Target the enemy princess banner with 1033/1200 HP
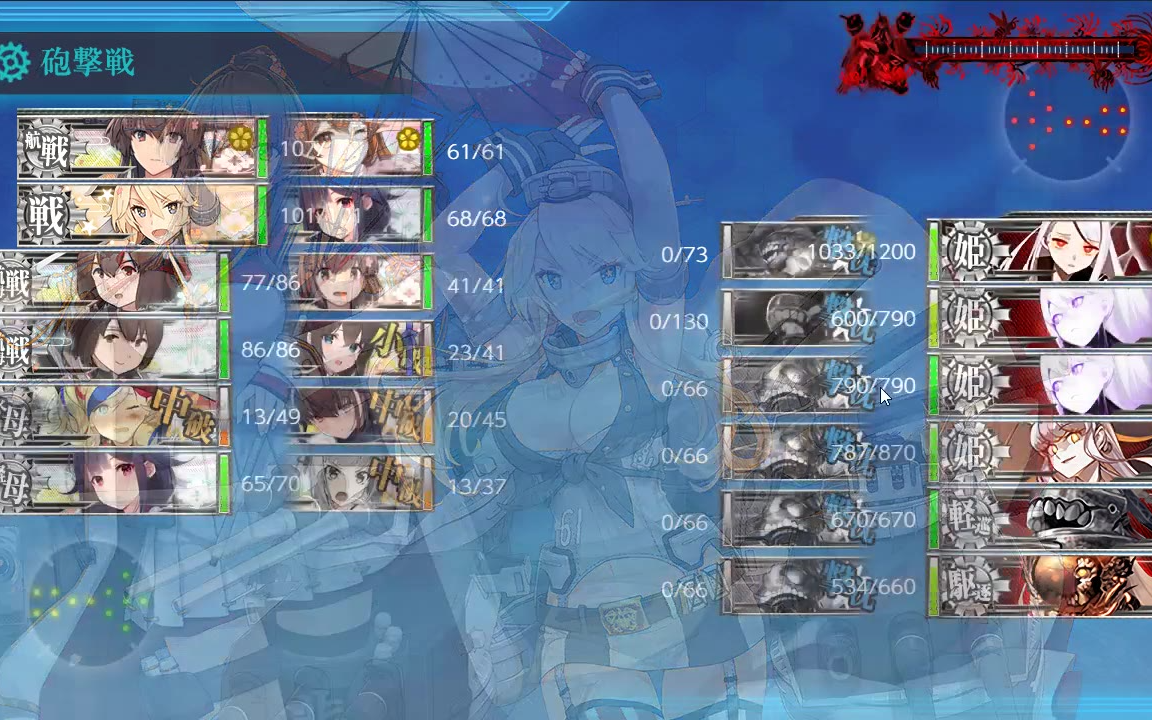 click(1040, 250)
